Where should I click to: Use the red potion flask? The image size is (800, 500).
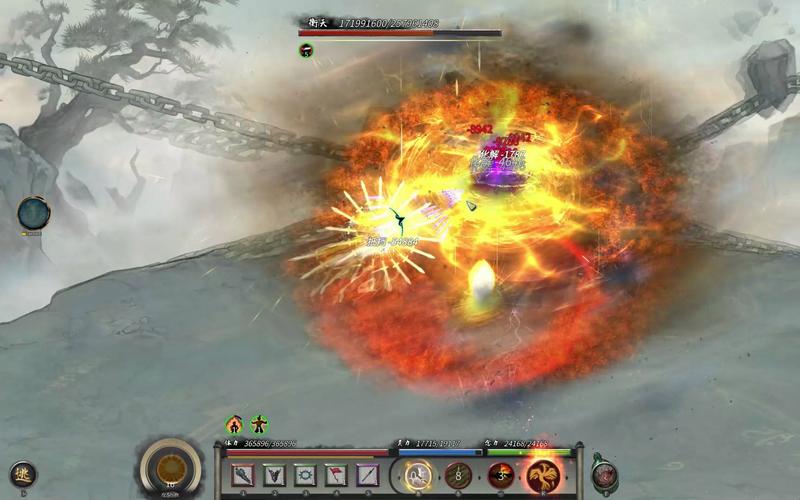coord(604,474)
